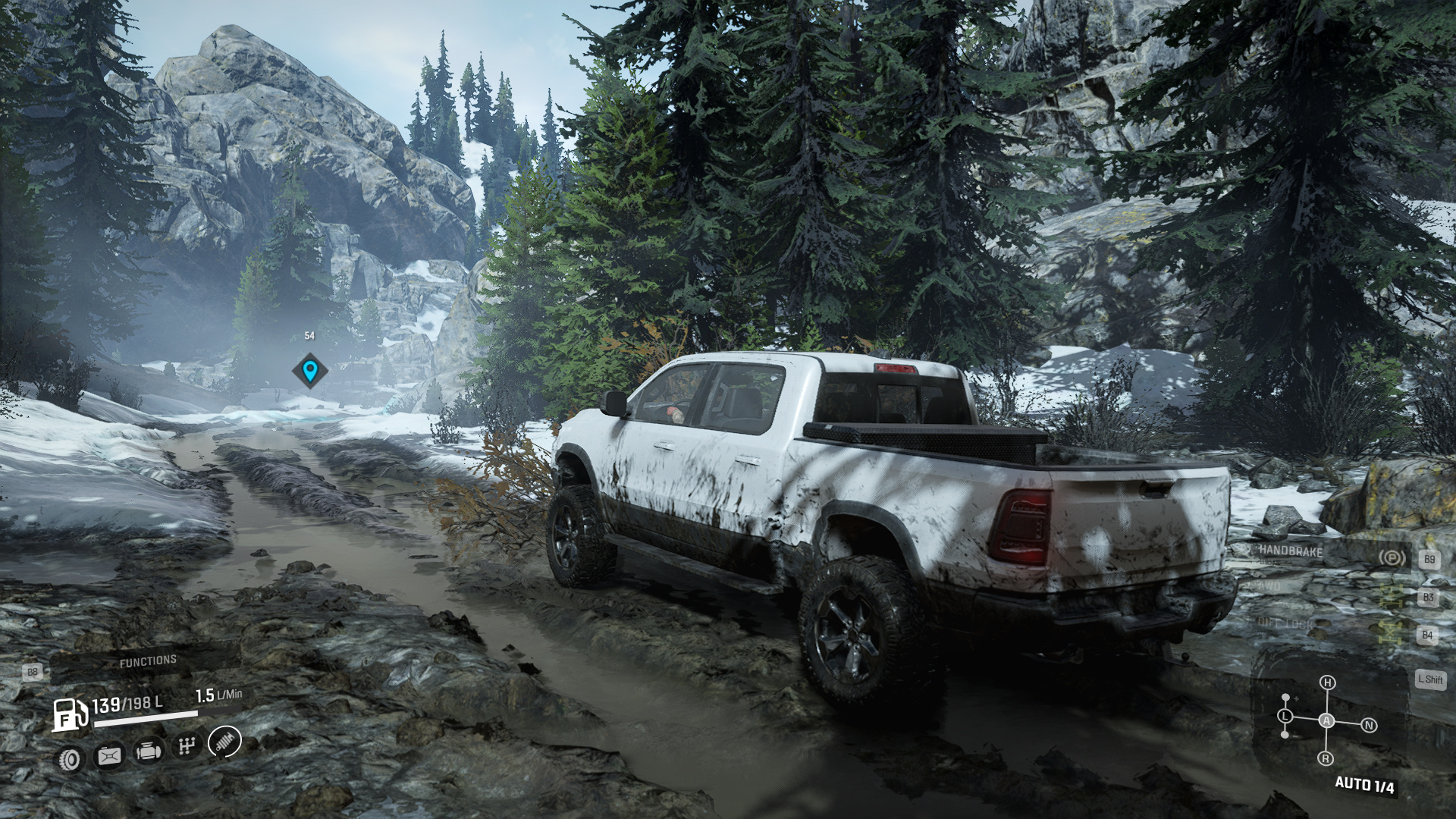Shift into Reverse (R)

click(x=1326, y=758)
